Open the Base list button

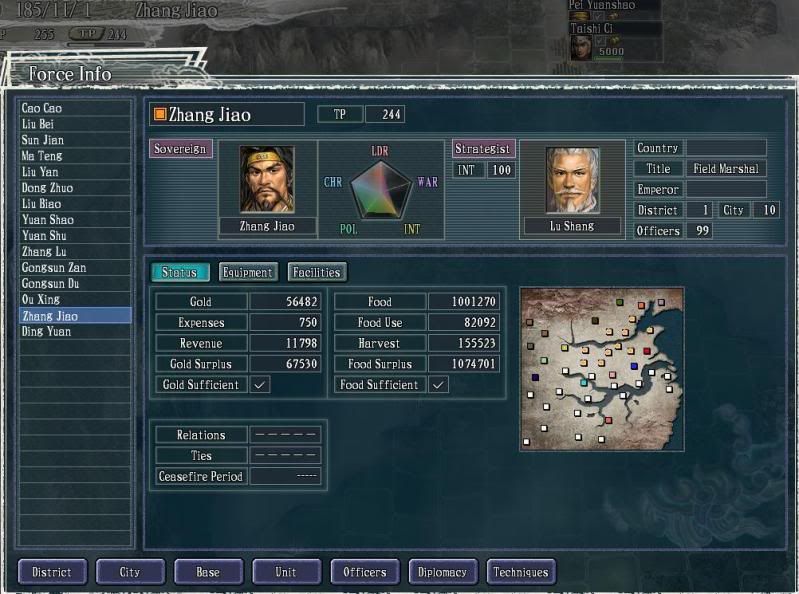pos(208,572)
